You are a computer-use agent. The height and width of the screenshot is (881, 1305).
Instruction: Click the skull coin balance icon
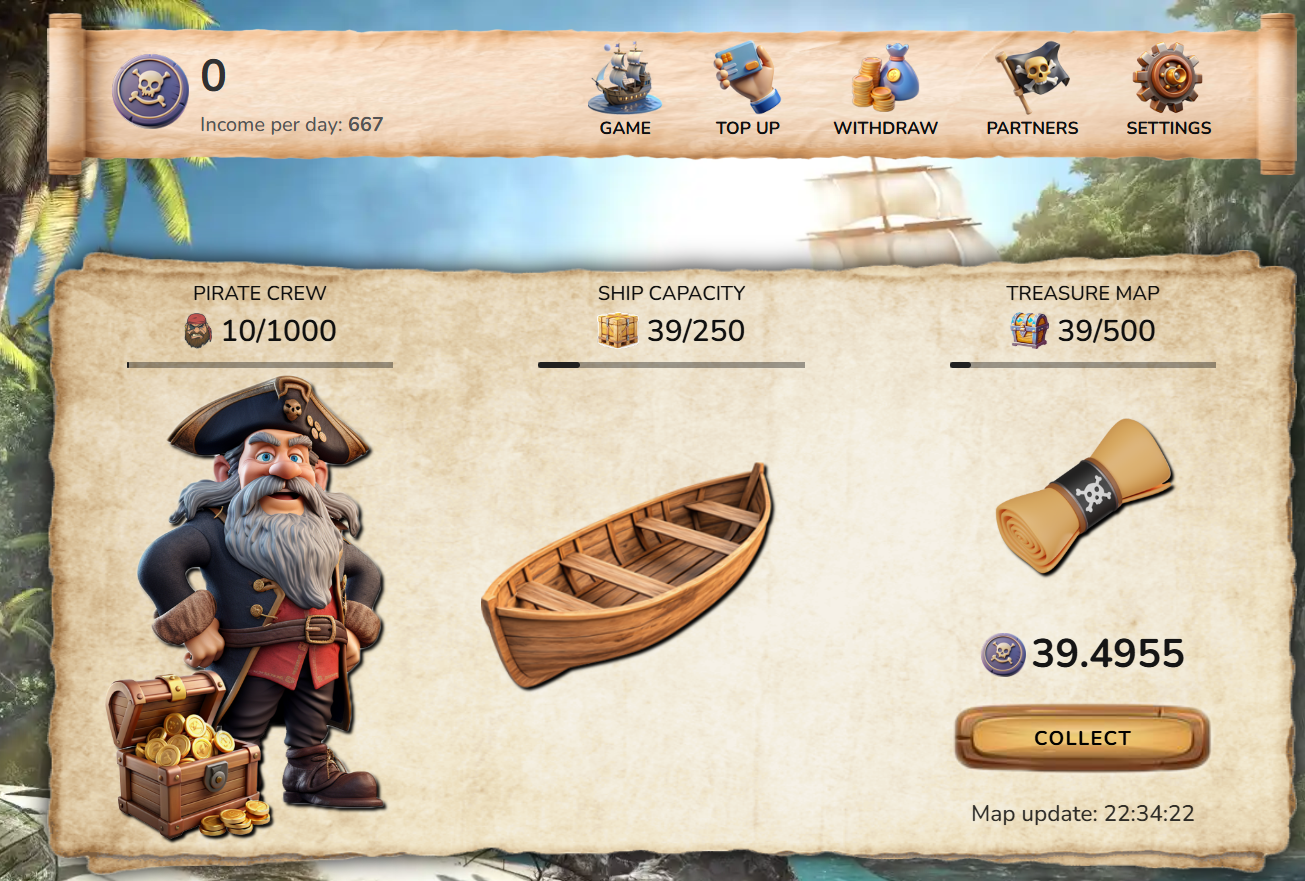click(150, 90)
